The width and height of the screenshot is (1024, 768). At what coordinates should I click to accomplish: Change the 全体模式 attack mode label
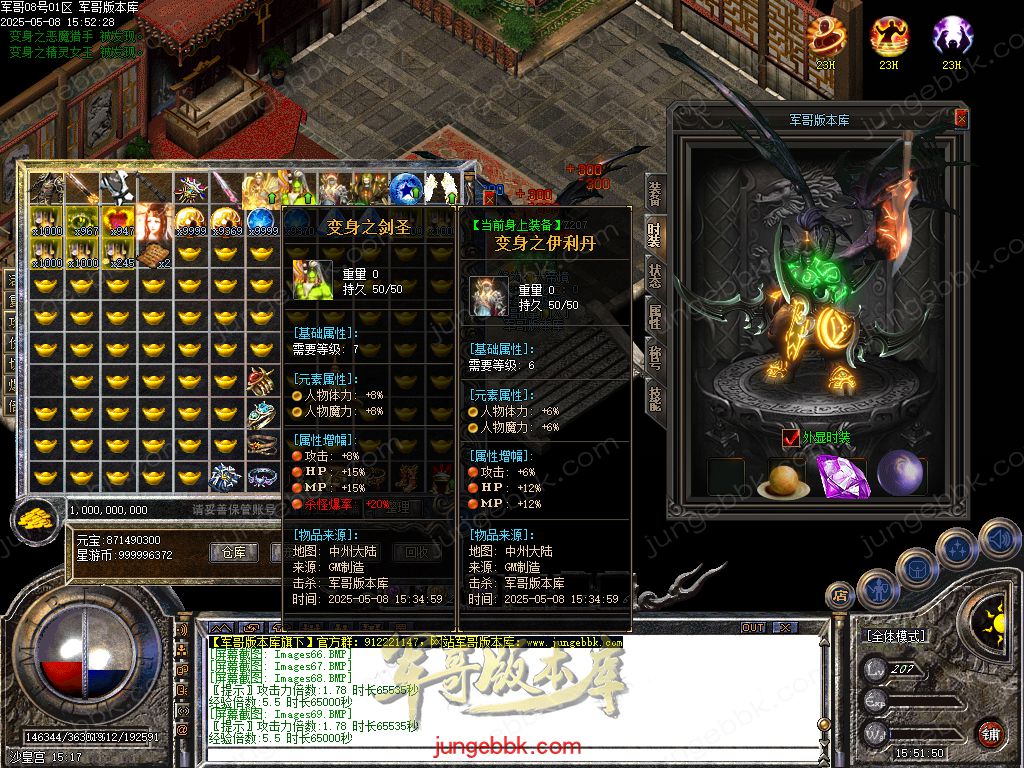click(895, 636)
